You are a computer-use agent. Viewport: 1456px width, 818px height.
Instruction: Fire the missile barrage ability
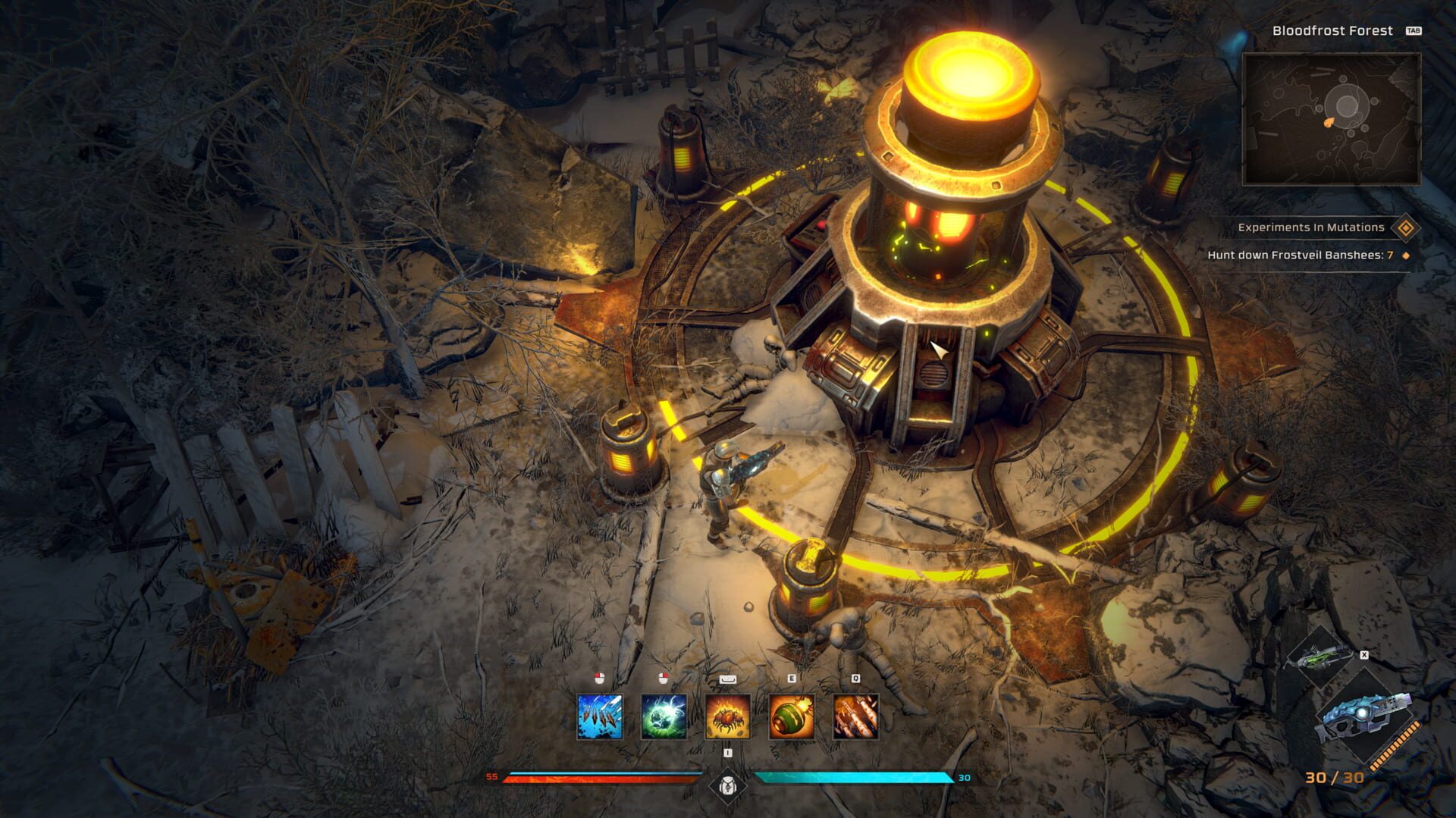(x=855, y=716)
